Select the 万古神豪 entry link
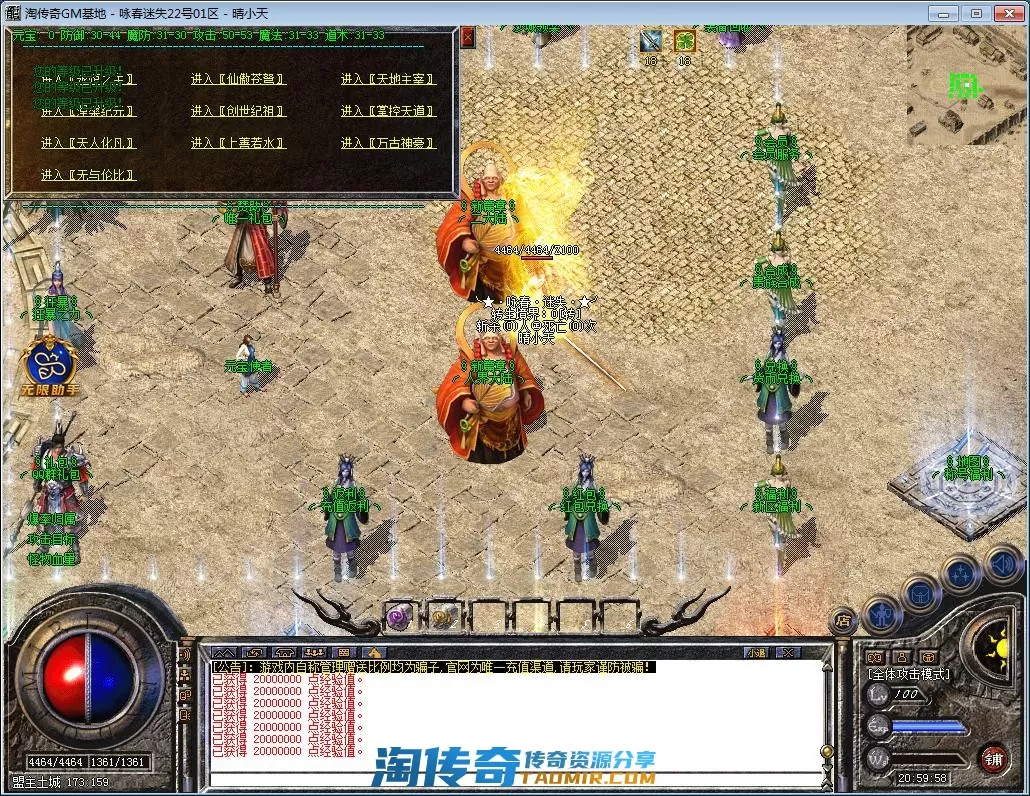The height and width of the screenshot is (796, 1030). [388, 143]
